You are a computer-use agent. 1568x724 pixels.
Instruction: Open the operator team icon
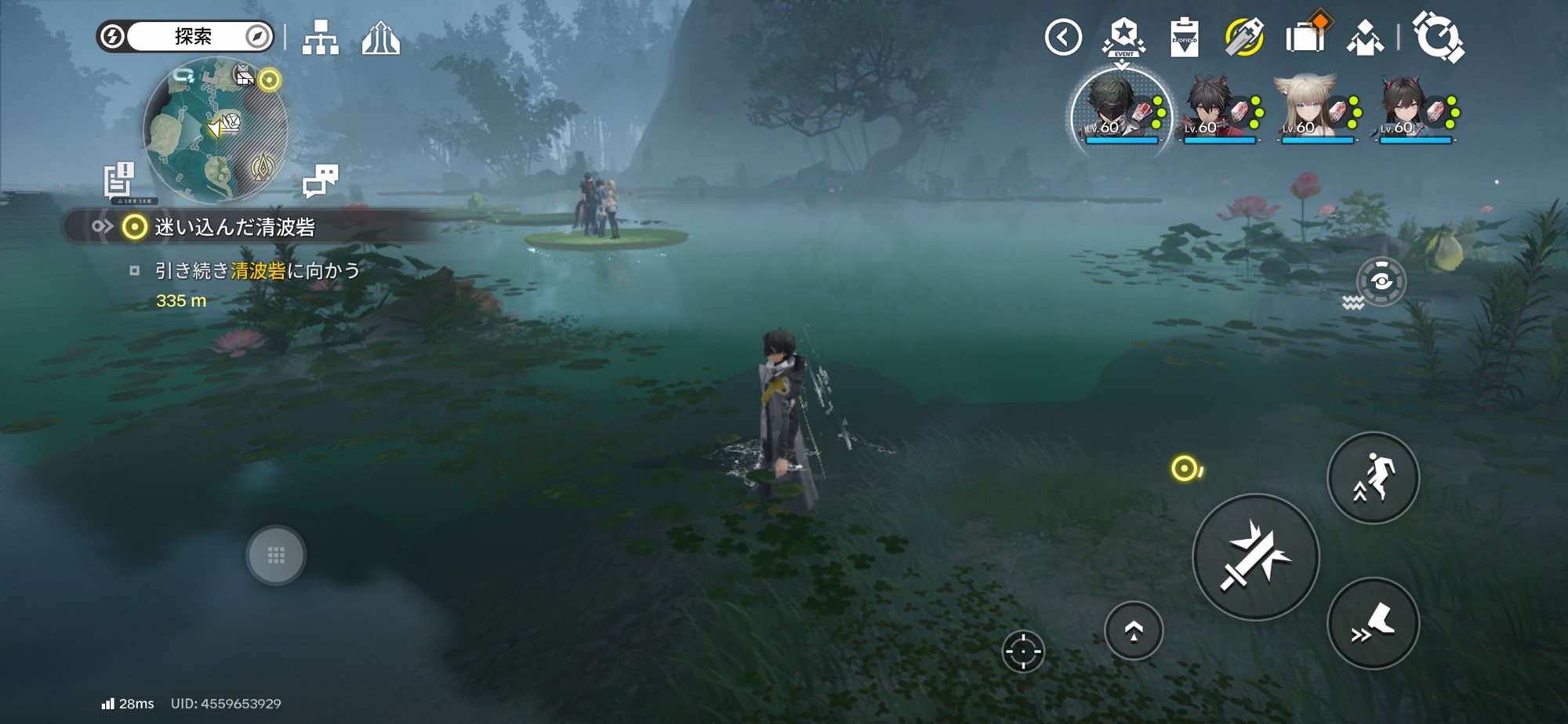pos(1365,38)
